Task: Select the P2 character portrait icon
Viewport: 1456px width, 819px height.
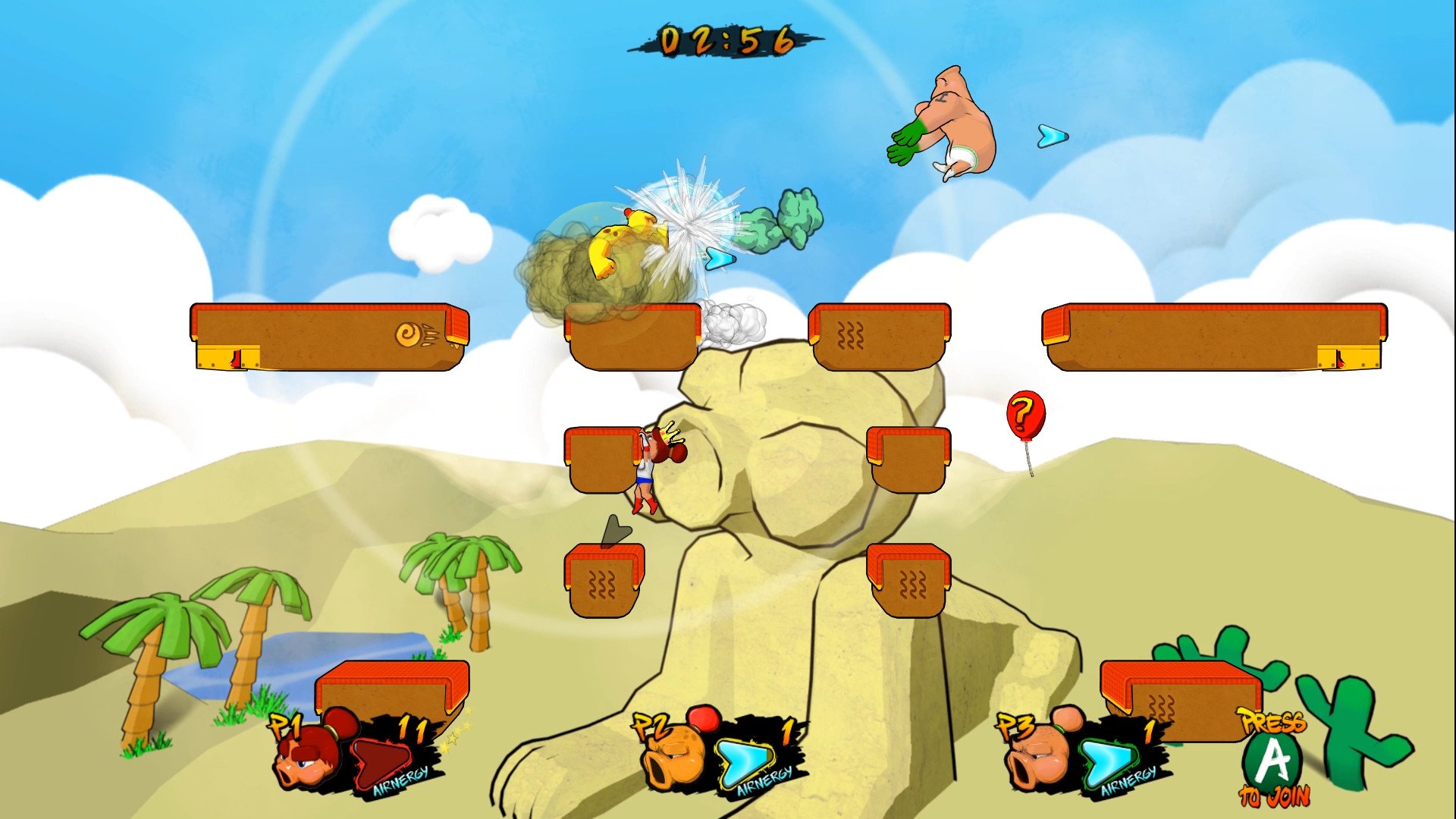Action: (675, 758)
